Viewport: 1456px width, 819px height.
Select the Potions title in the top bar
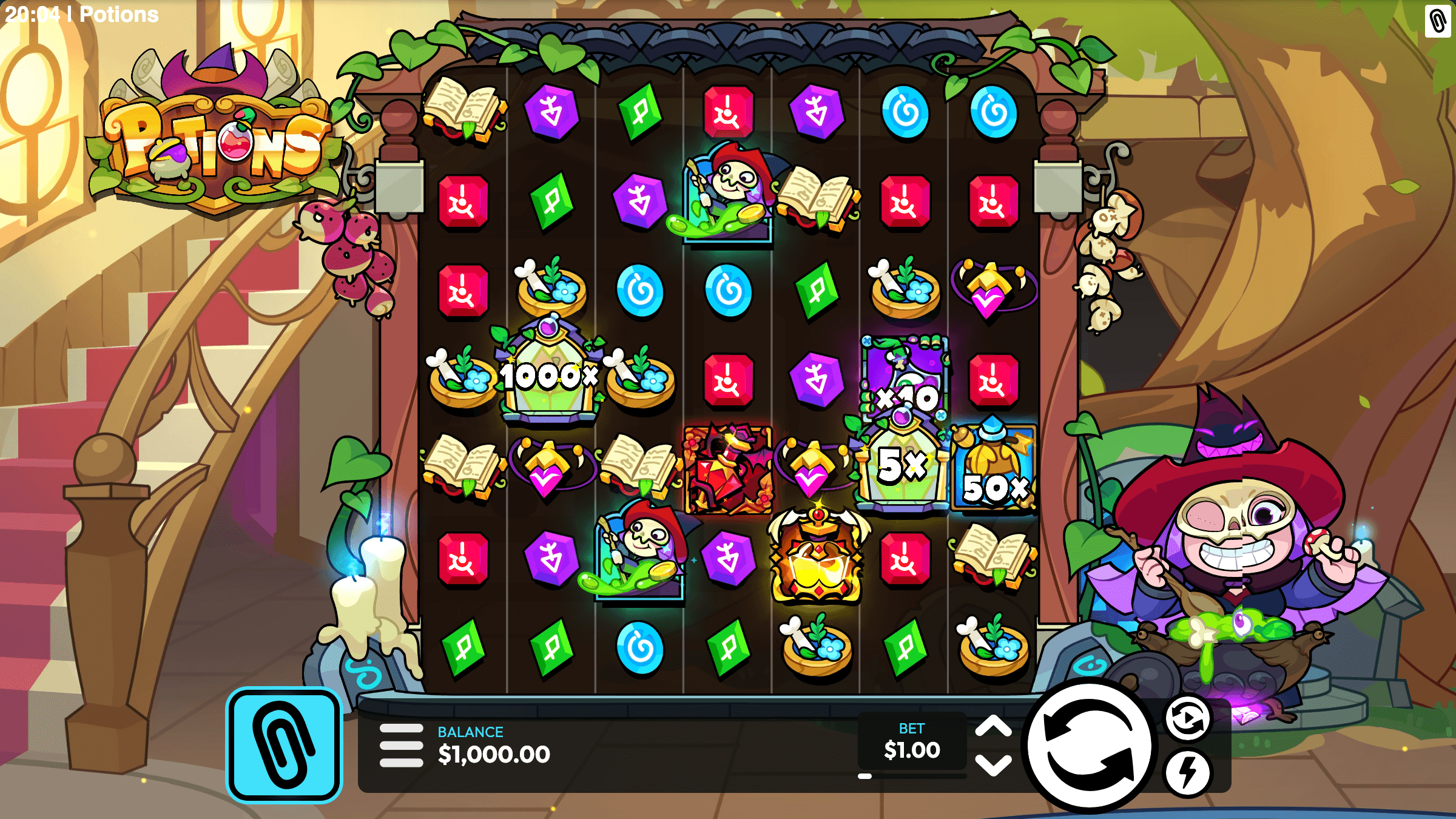[x=119, y=15]
